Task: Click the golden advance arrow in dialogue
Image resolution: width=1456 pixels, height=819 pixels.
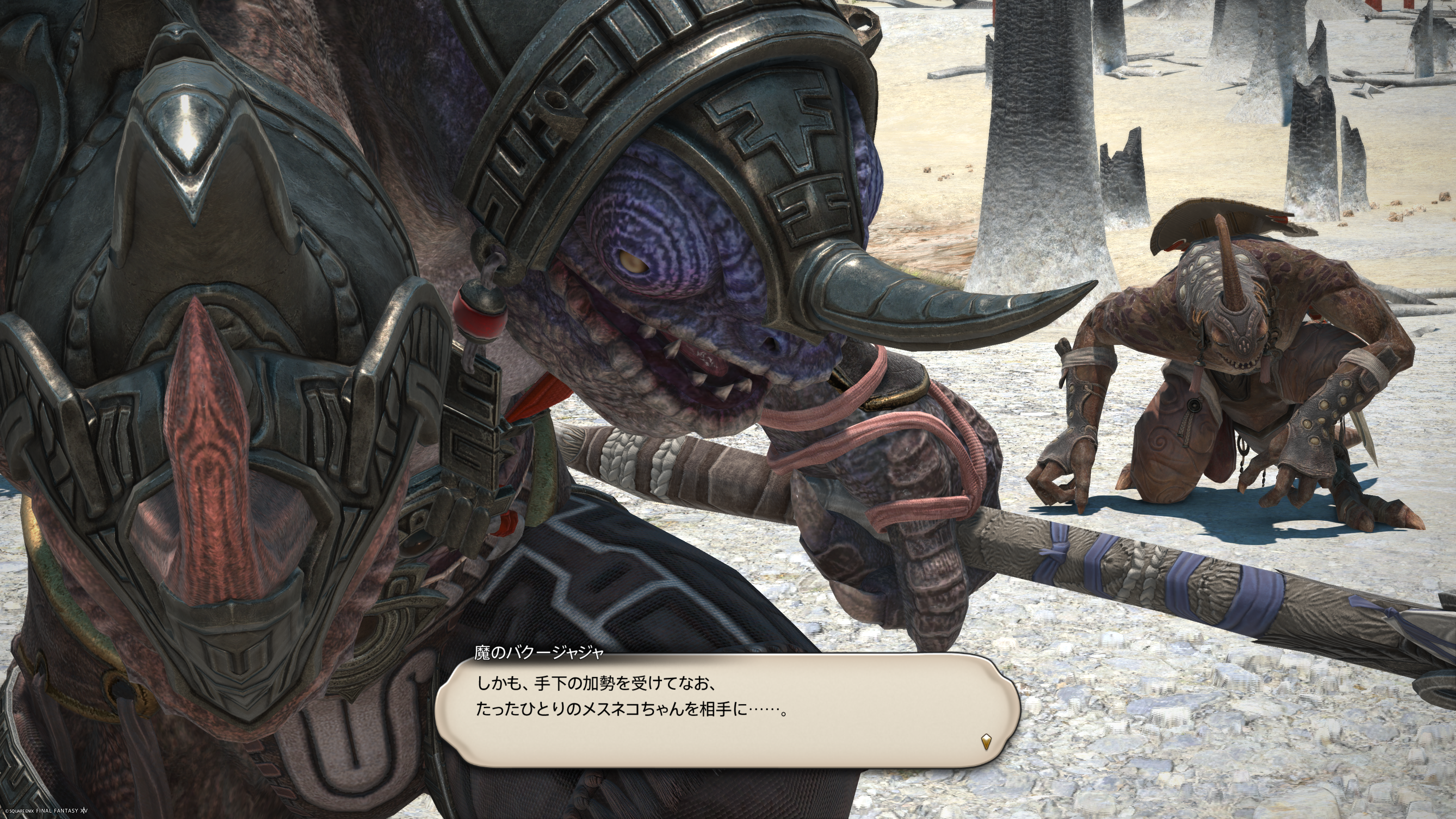Action: (986, 741)
